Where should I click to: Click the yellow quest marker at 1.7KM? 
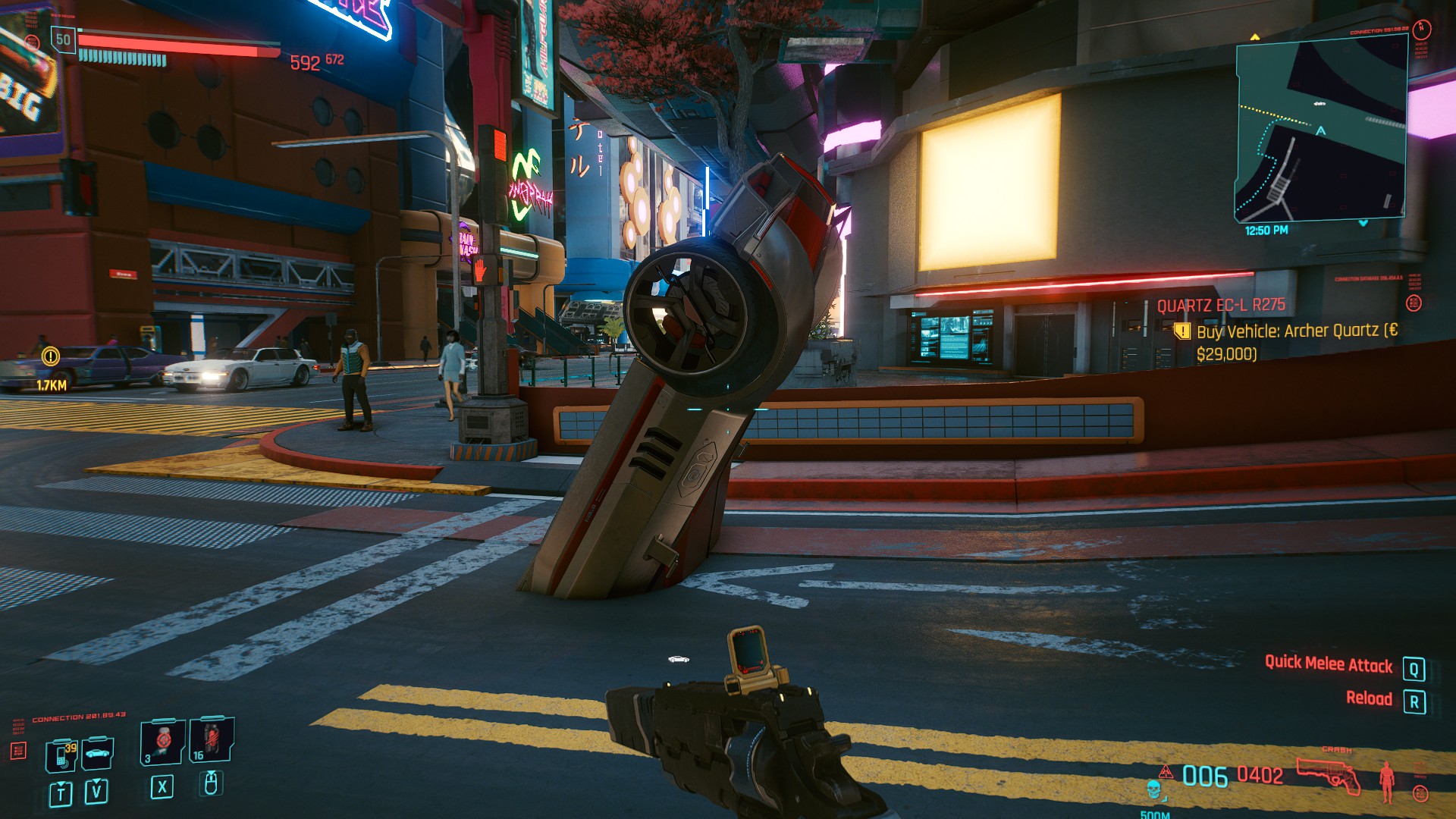point(51,356)
